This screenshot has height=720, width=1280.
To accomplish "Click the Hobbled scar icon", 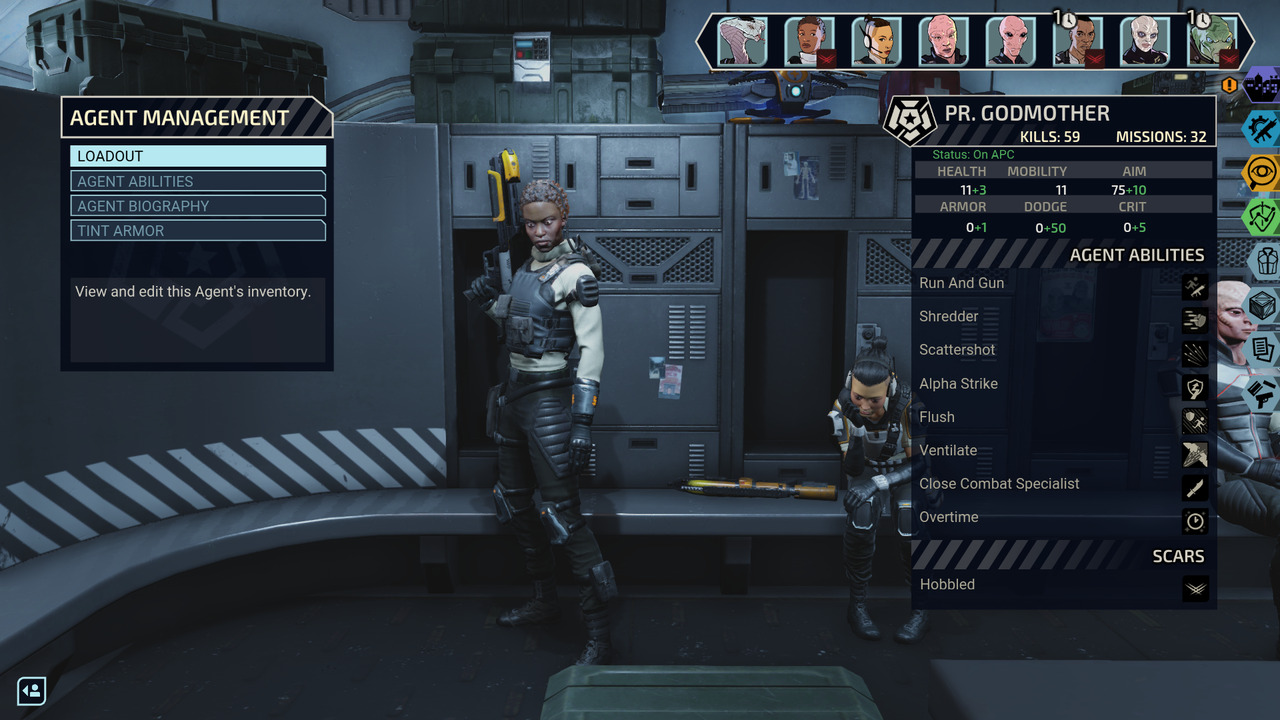I will click(x=1195, y=588).
